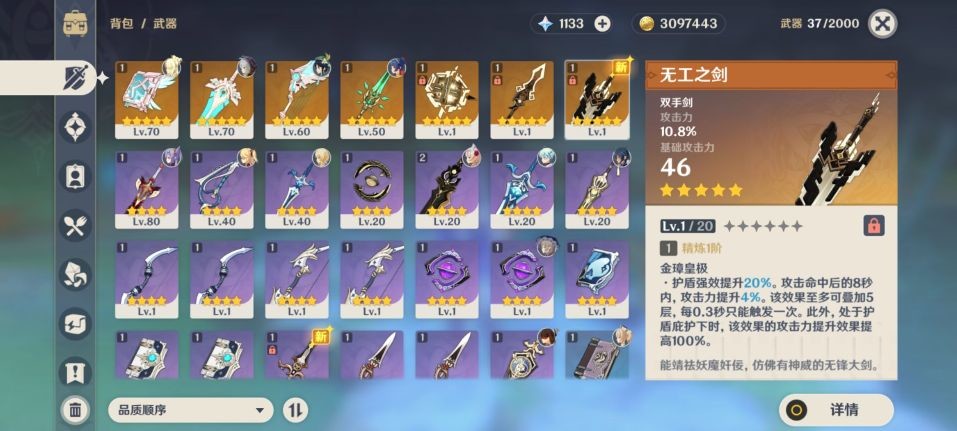Open the 品质顺序 sort dropdown
The height and width of the screenshot is (431, 957).
point(191,409)
